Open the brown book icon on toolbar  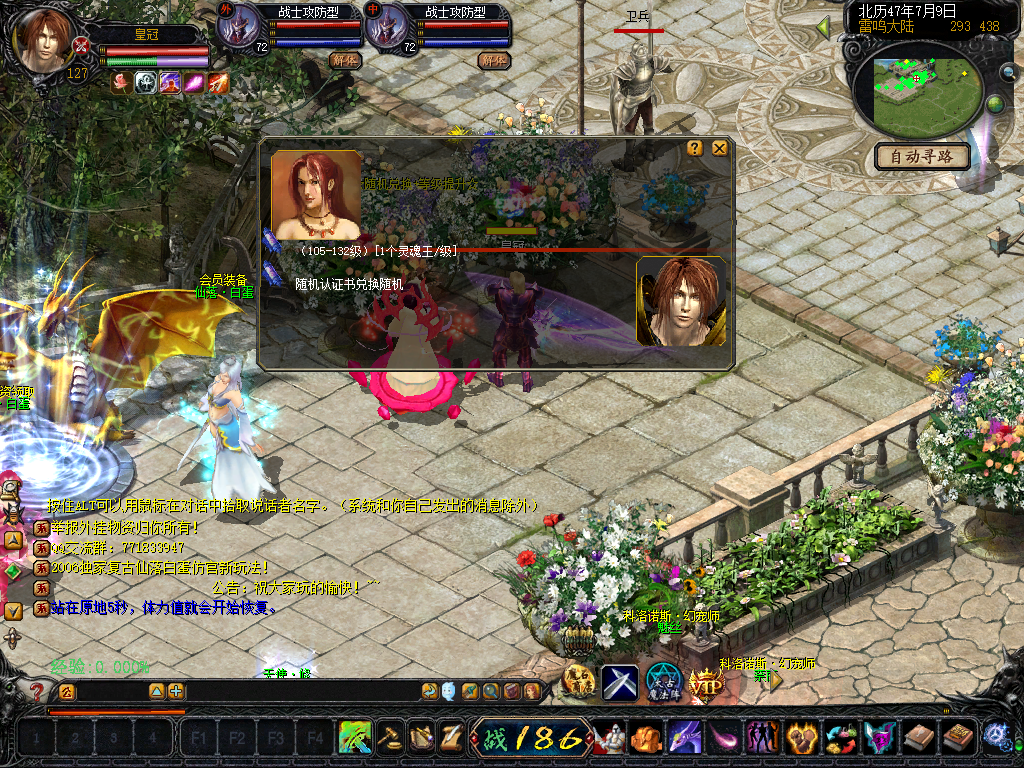(916, 738)
